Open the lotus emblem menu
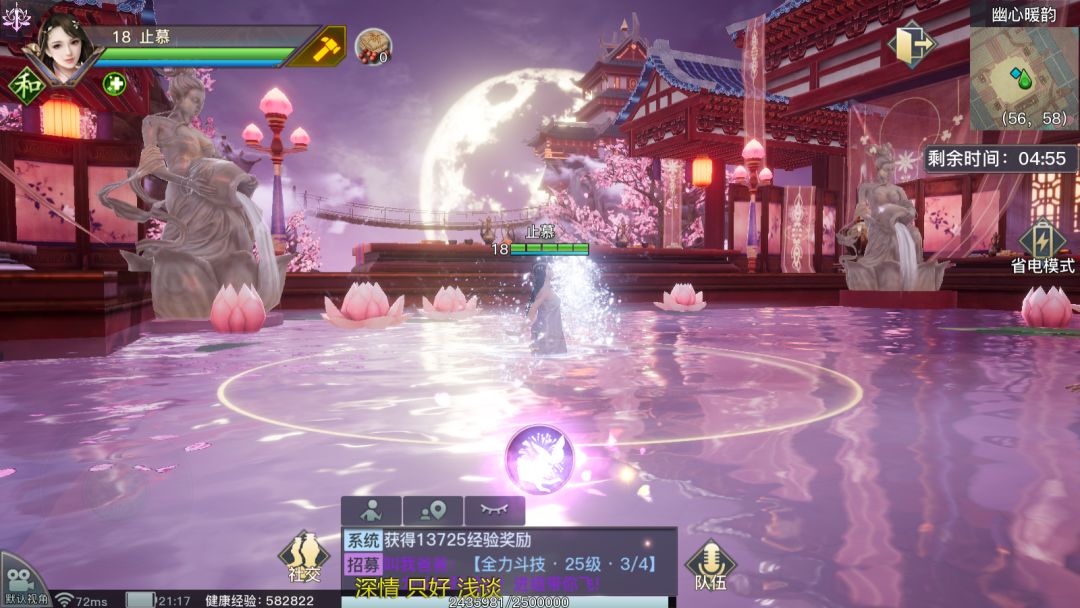 15,17
